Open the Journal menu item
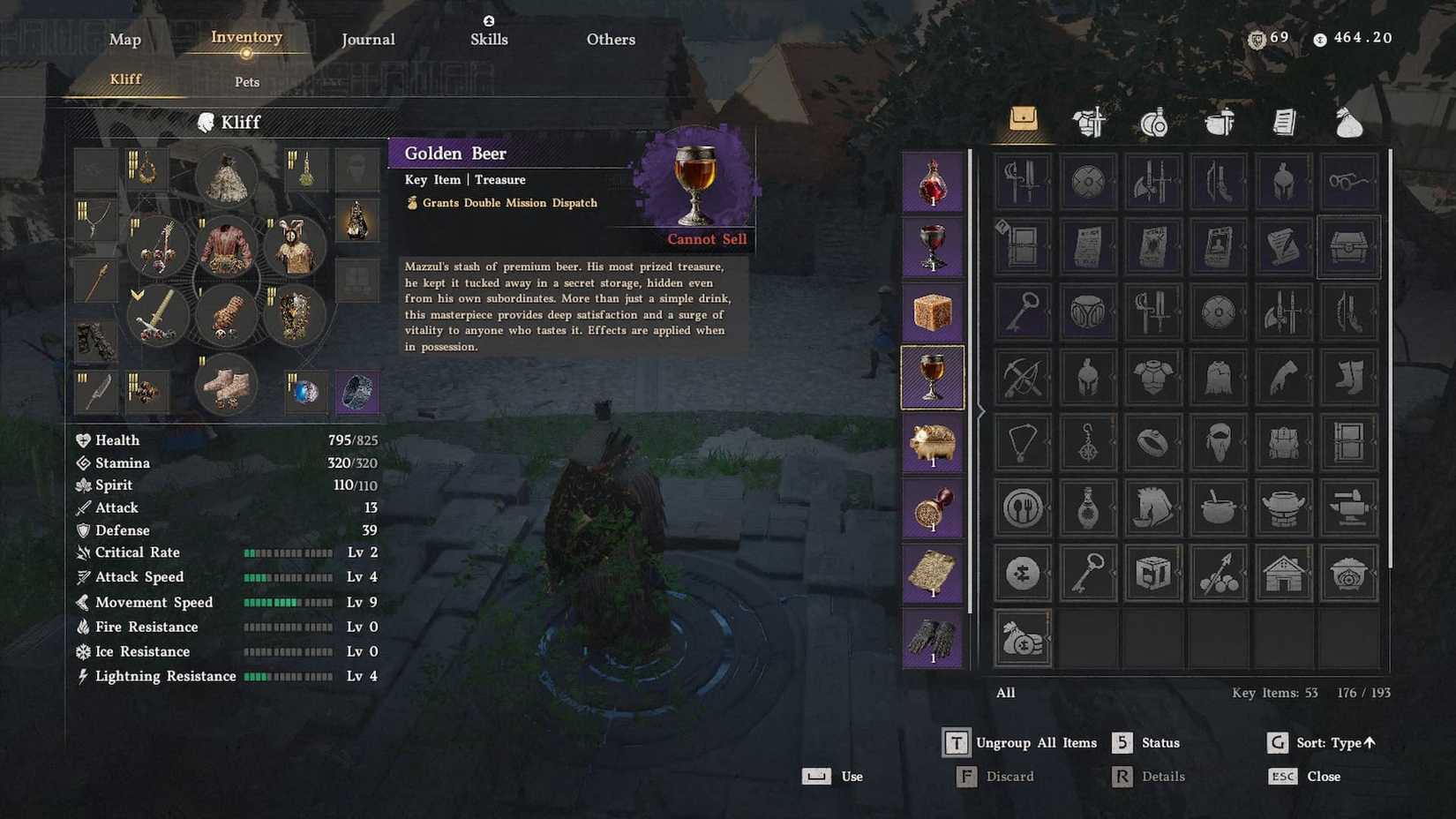 [x=368, y=39]
